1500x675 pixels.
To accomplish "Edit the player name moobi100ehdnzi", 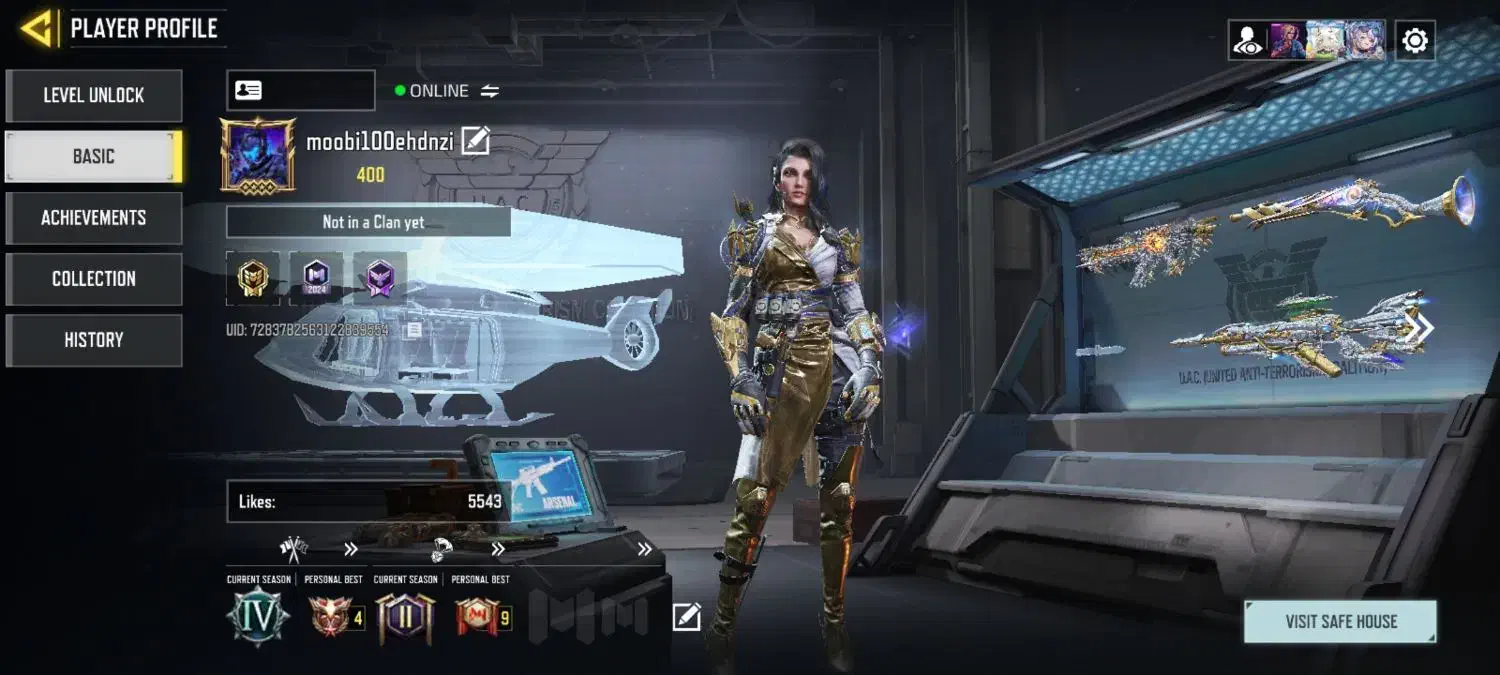I will [475, 142].
